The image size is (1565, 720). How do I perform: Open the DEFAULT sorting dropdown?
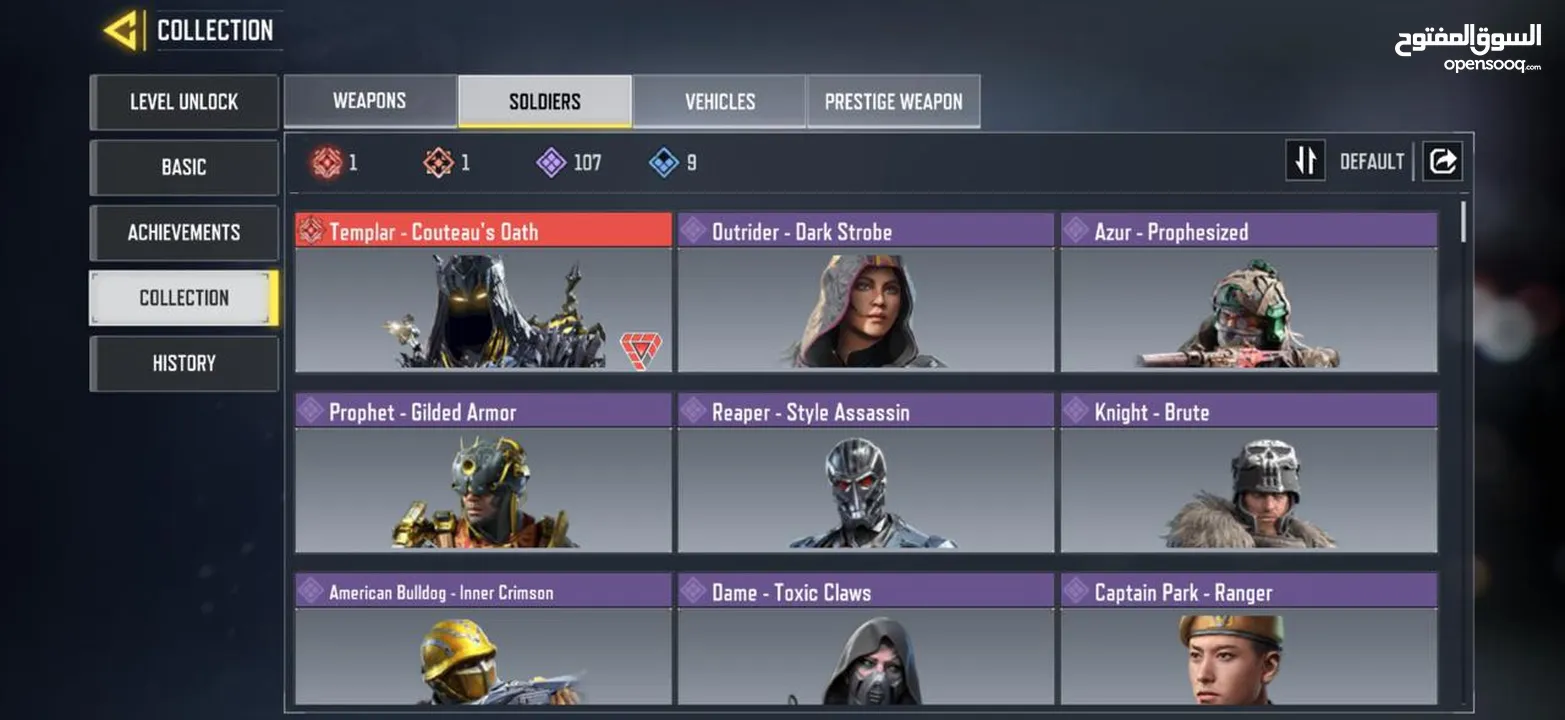click(x=1372, y=160)
